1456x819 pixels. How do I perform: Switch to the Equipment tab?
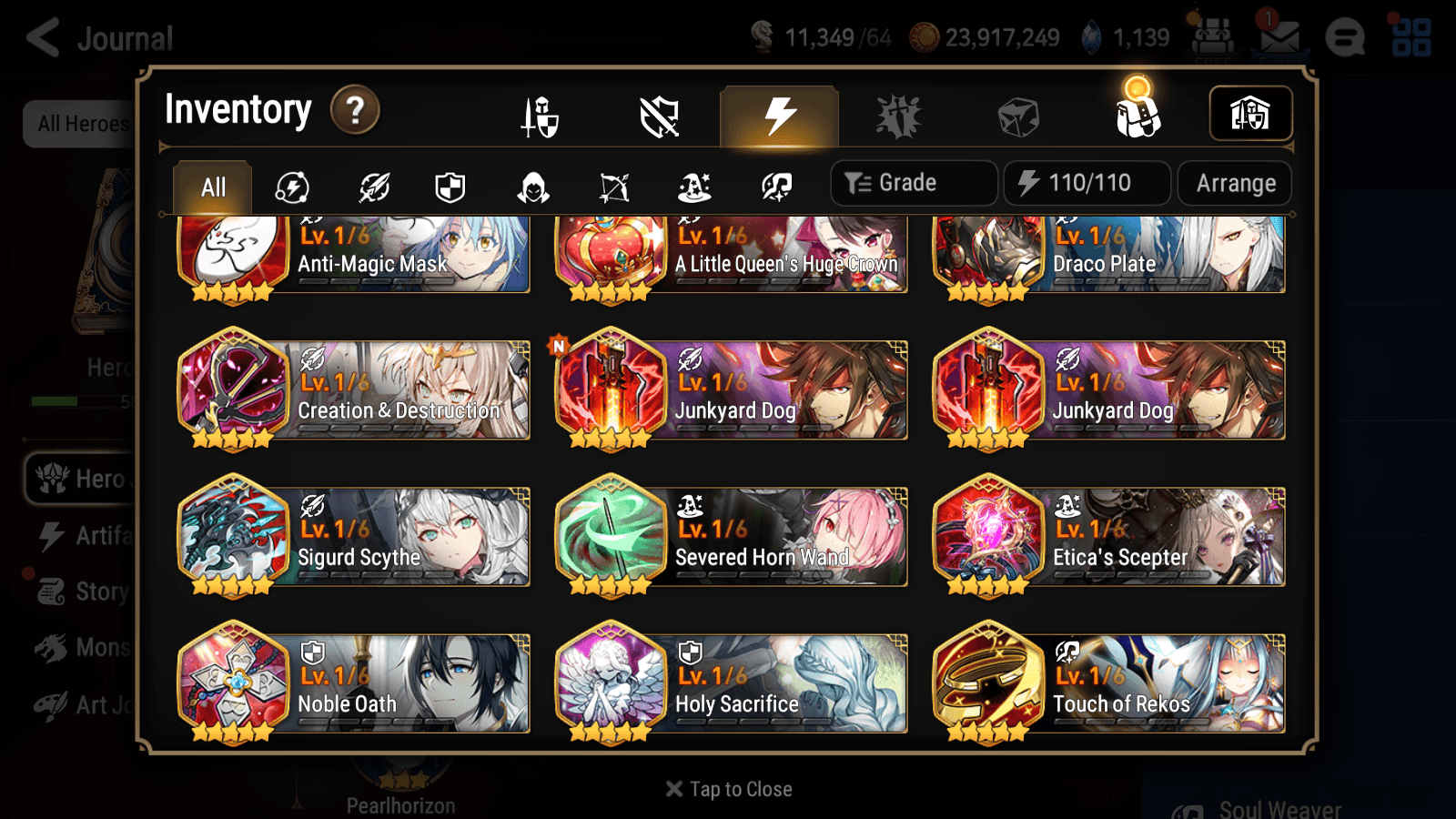(541, 116)
